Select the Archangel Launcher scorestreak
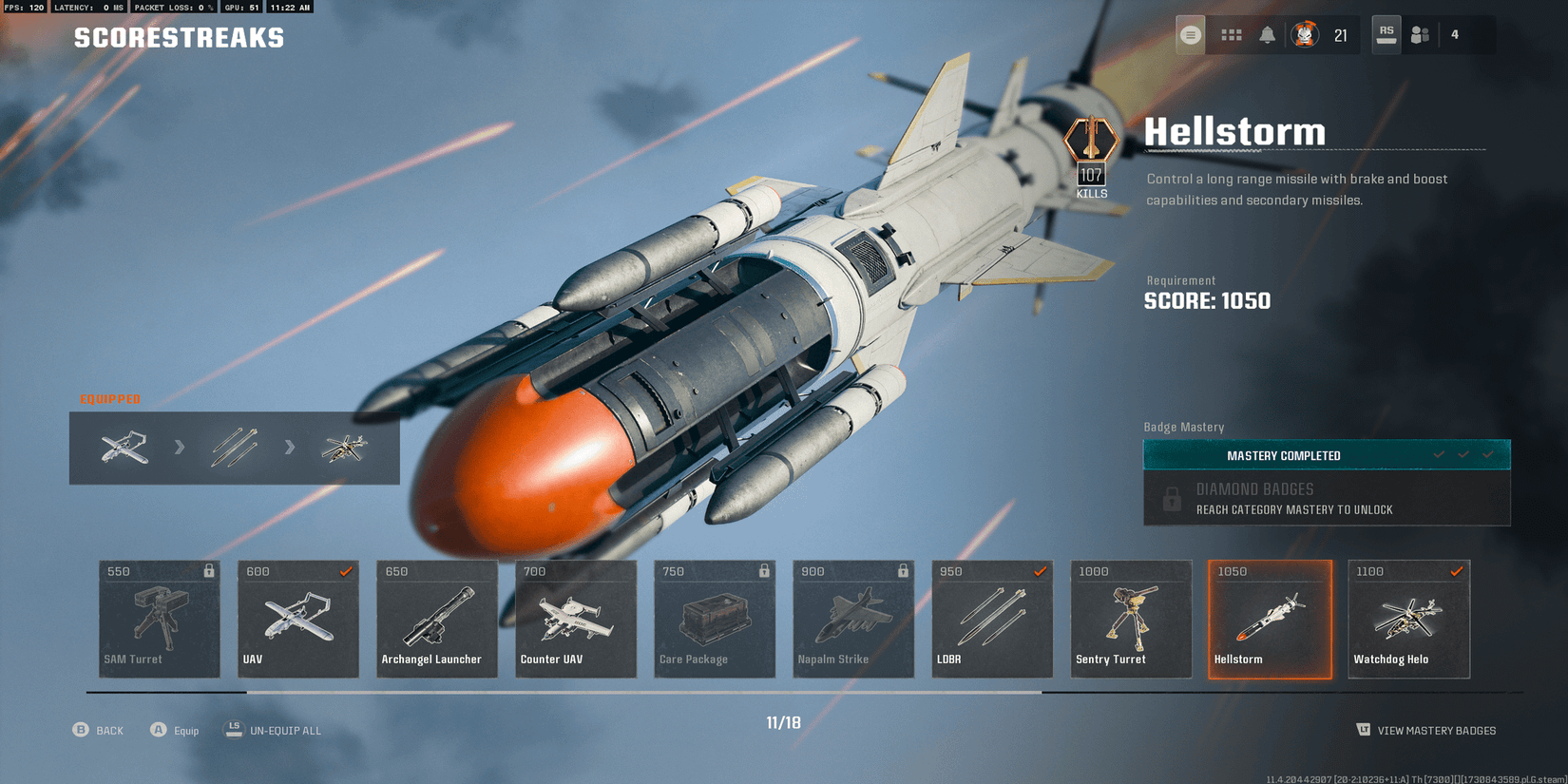Viewport: 1568px width, 784px height. tap(436, 618)
